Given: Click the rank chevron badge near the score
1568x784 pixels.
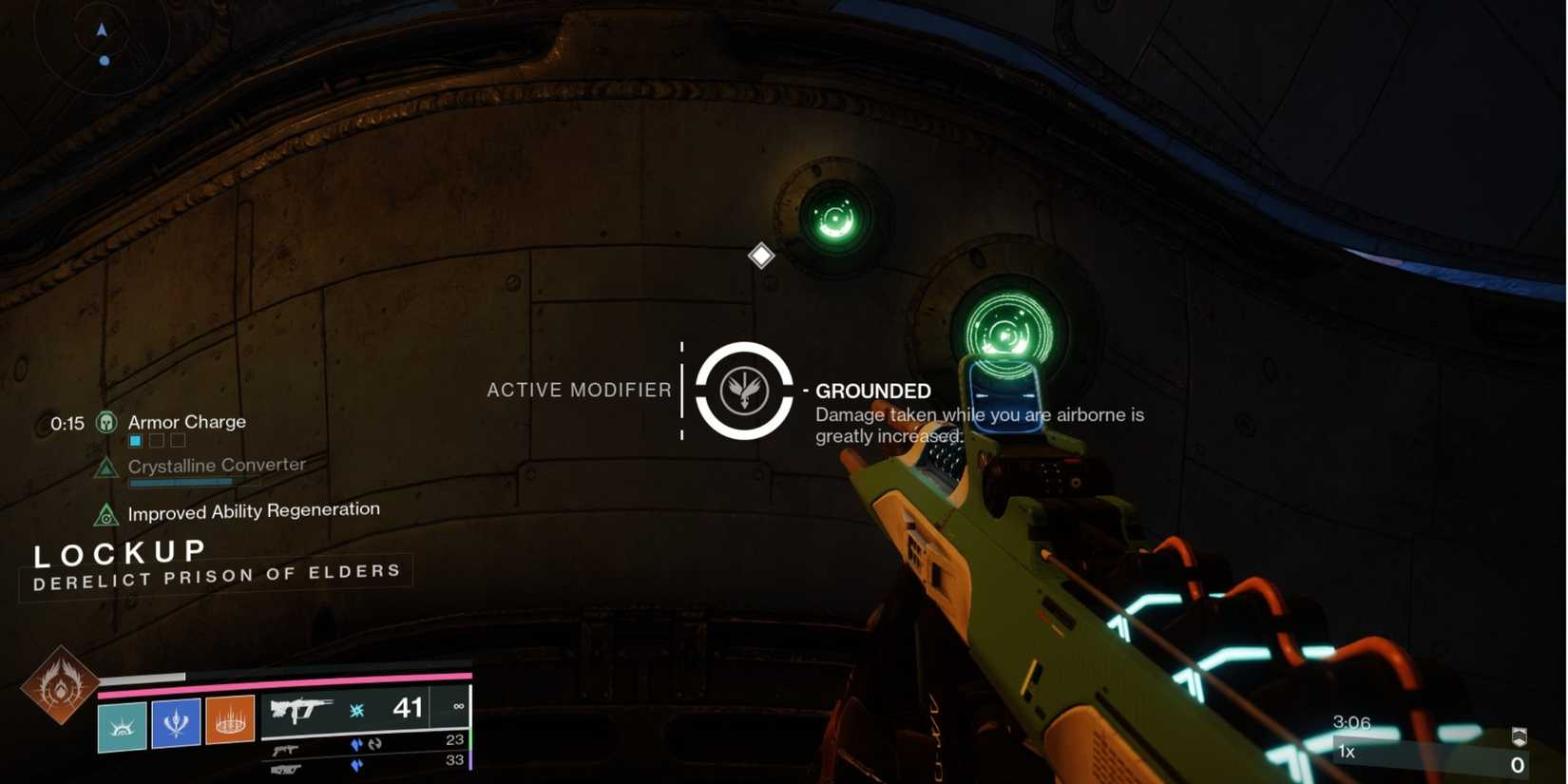Looking at the screenshot, I should click(1518, 735).
